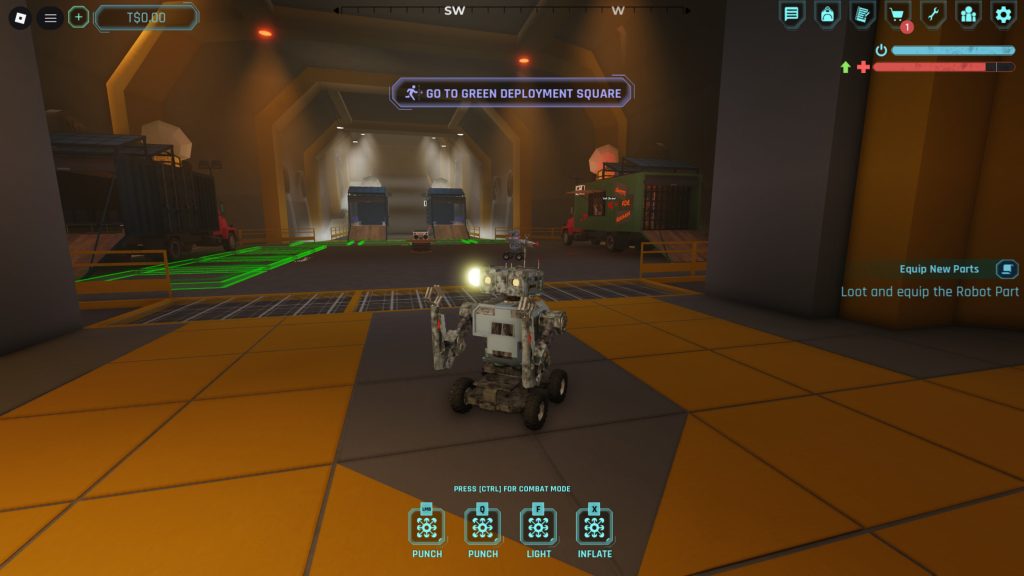Click the Go To Green Deployment Square banner
Image resolution: width=1024 pixels, height=576 pixels.
(511, 93)
